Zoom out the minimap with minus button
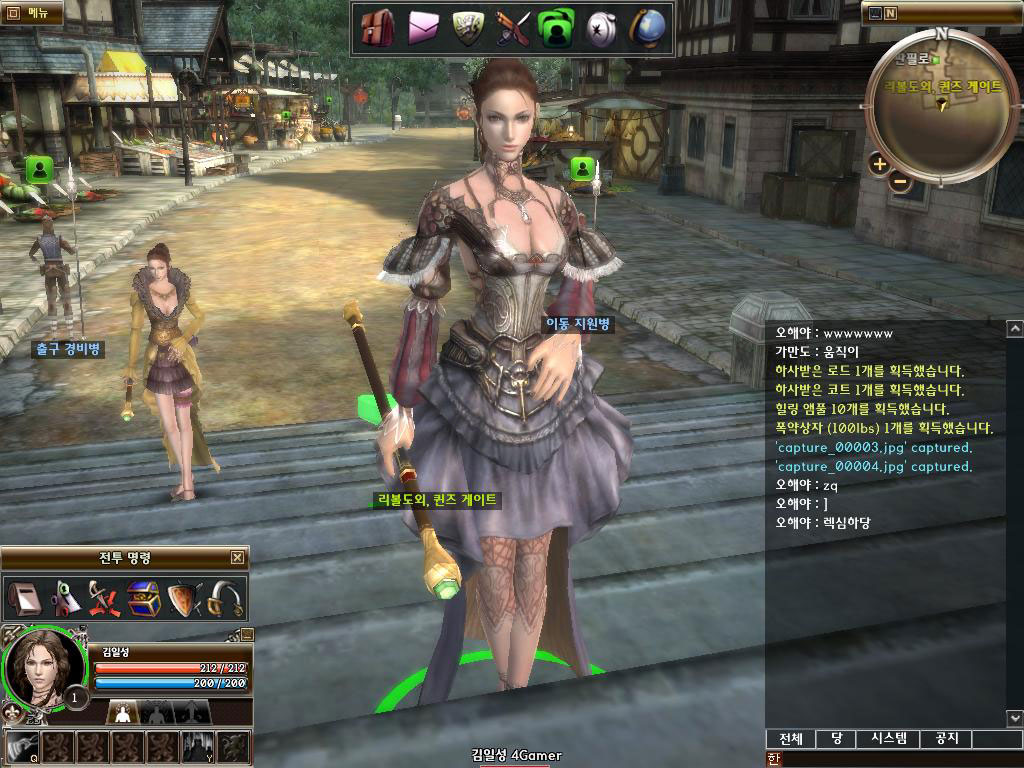1024x768 pixels. click(900, 182)
